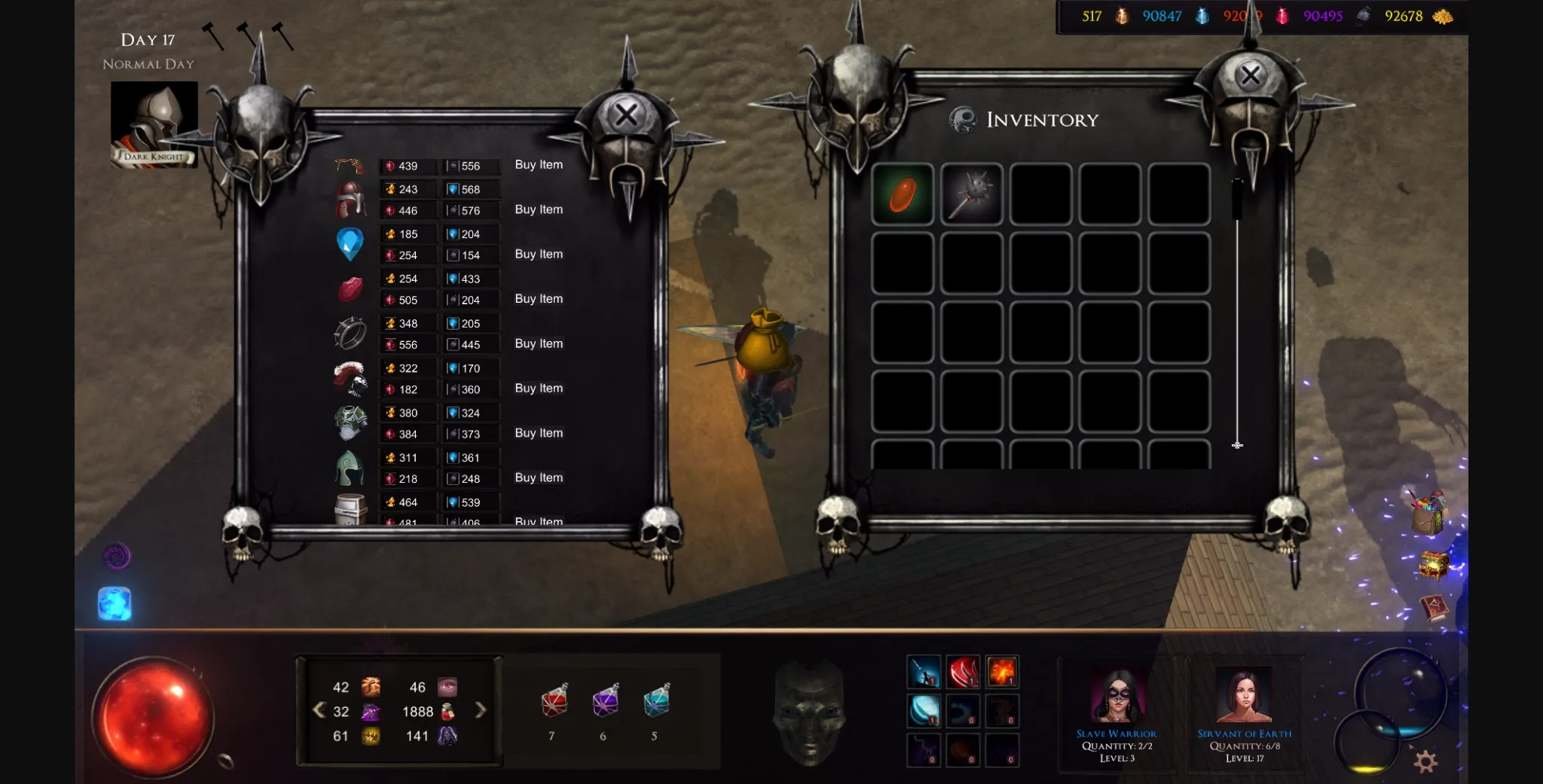The width and height of the screenshot is (1543, 784).
Task: Use the teal potion
Action: tap(656, 701)
